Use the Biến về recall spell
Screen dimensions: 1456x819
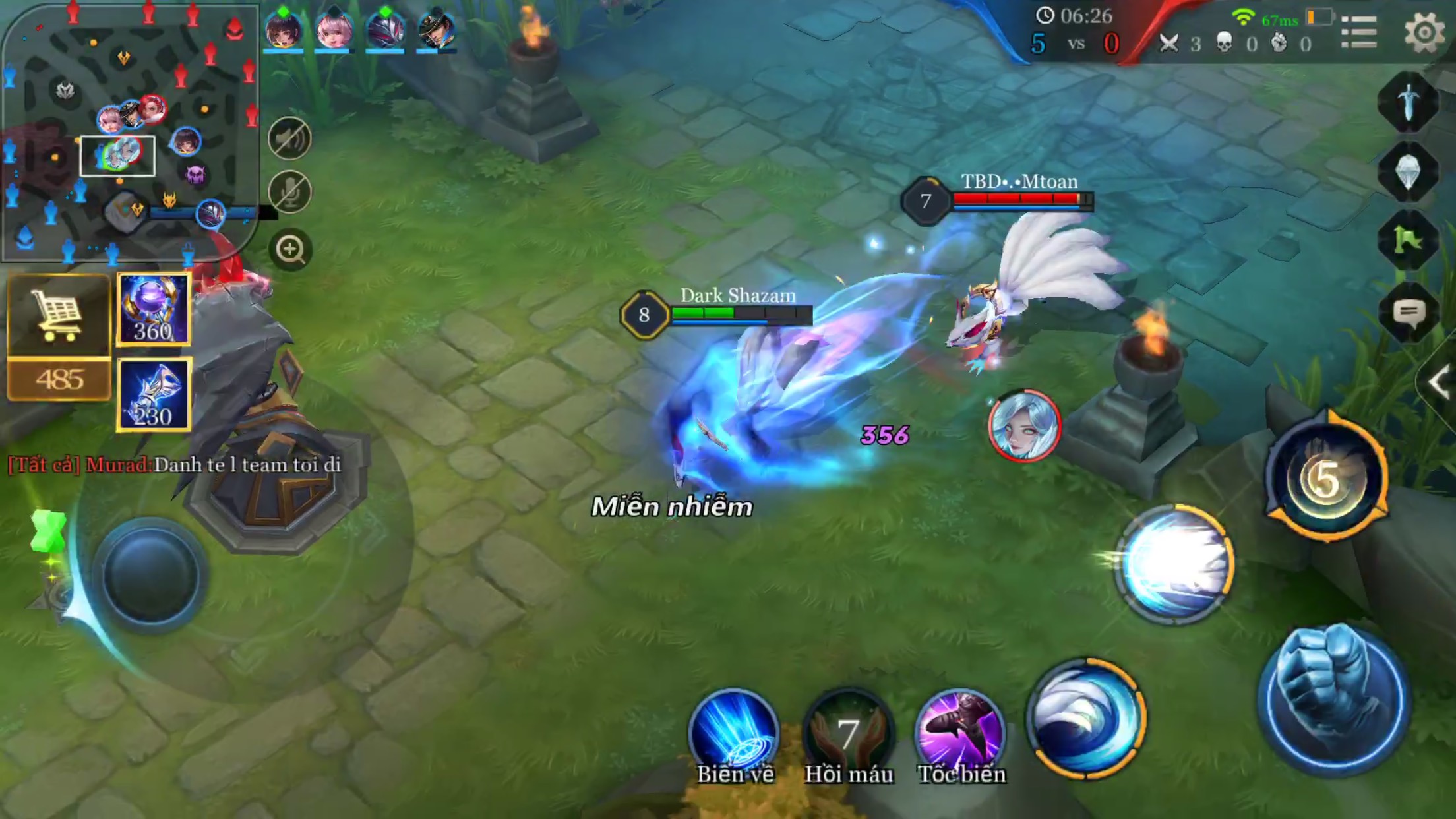(734, 731)
